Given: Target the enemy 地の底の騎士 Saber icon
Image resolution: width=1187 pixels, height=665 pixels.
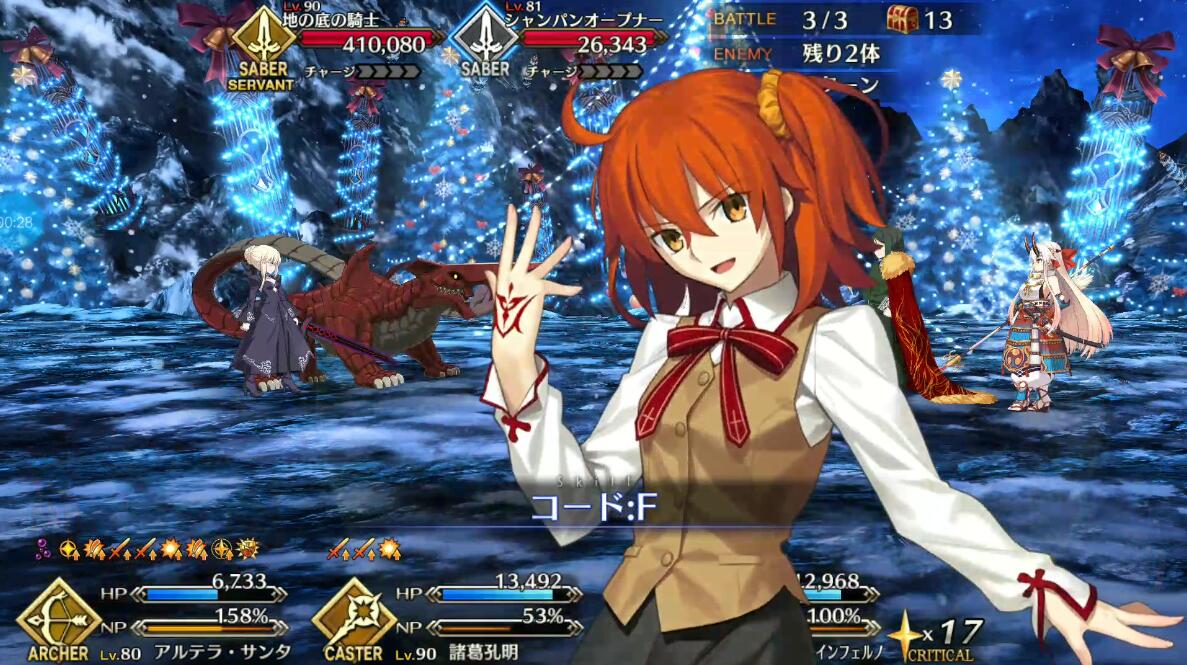Looking at the screenshot, I should point(263,39).
